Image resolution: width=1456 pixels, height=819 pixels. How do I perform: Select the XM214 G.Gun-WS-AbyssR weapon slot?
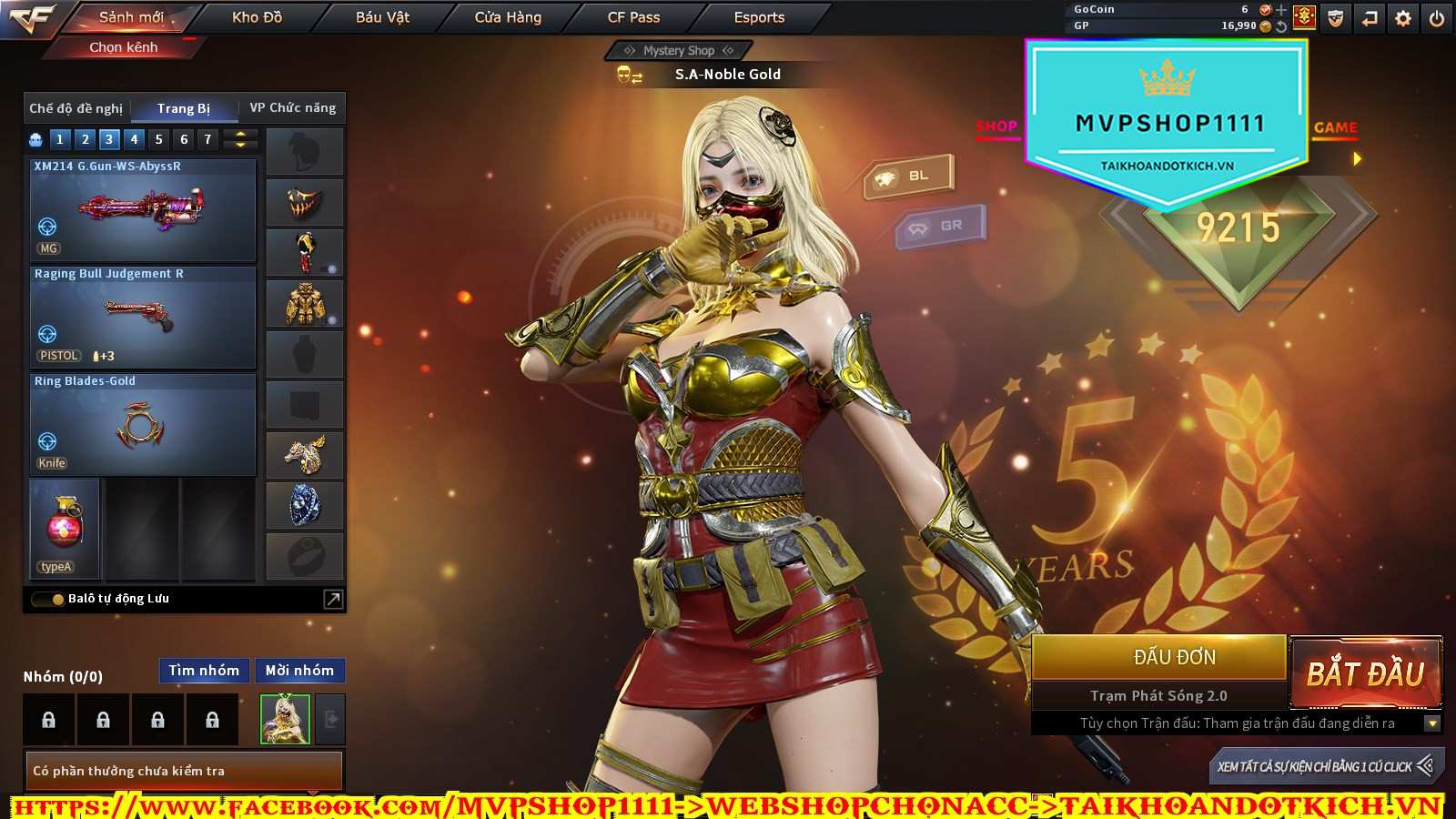[143, 211]
